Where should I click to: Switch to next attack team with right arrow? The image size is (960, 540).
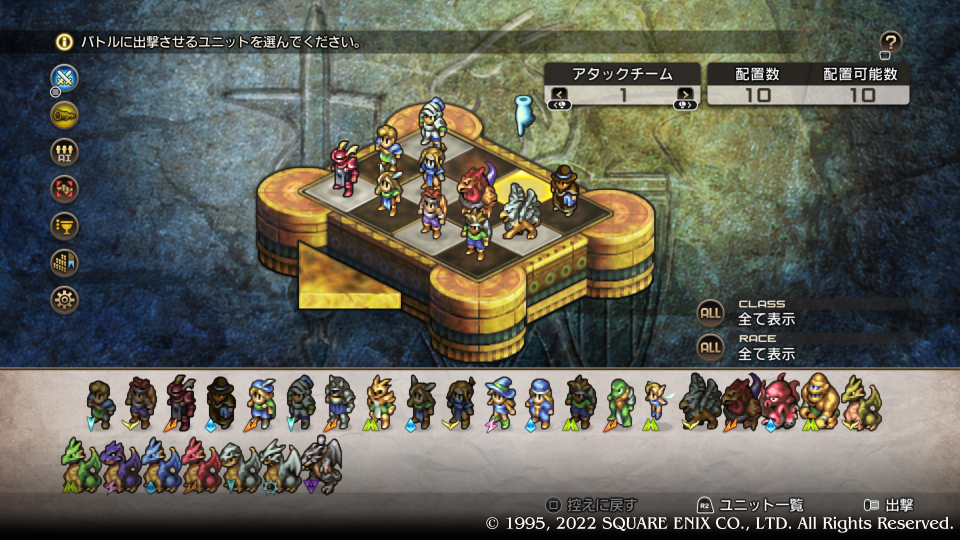[685, 95]
